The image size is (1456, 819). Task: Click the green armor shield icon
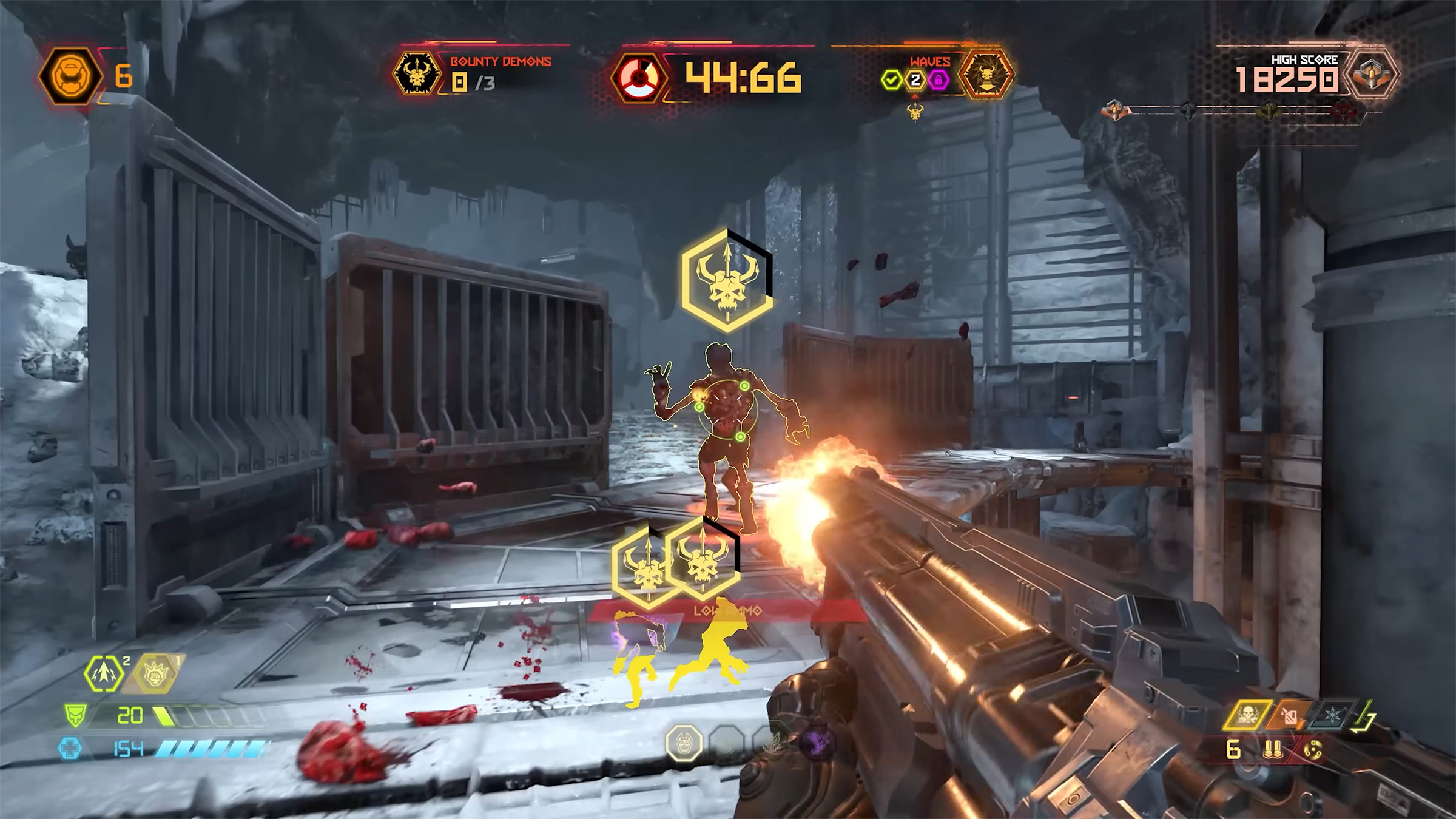76,716
